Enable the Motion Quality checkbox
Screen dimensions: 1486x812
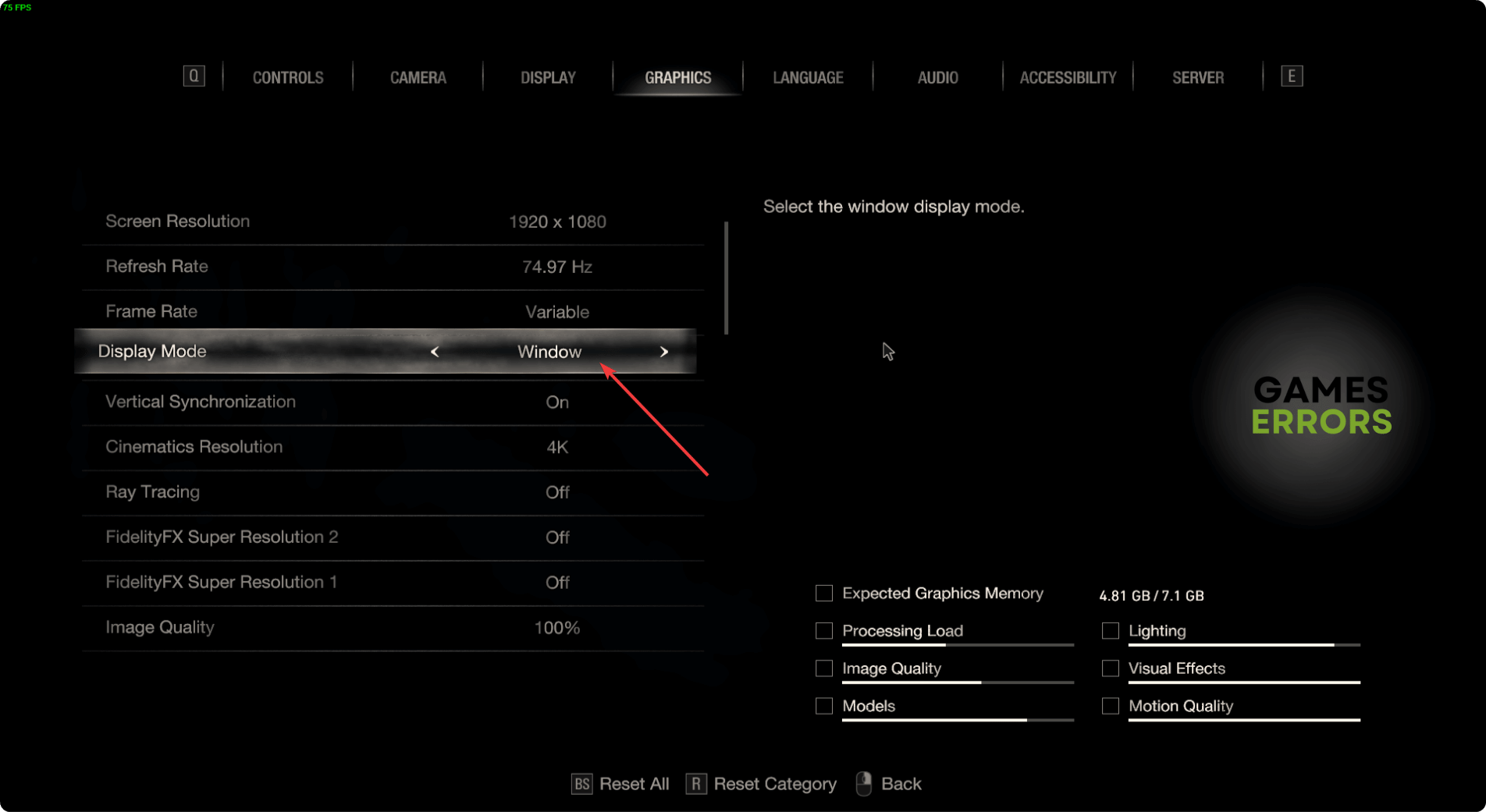pyautogui.click(x=1110, y=706)
